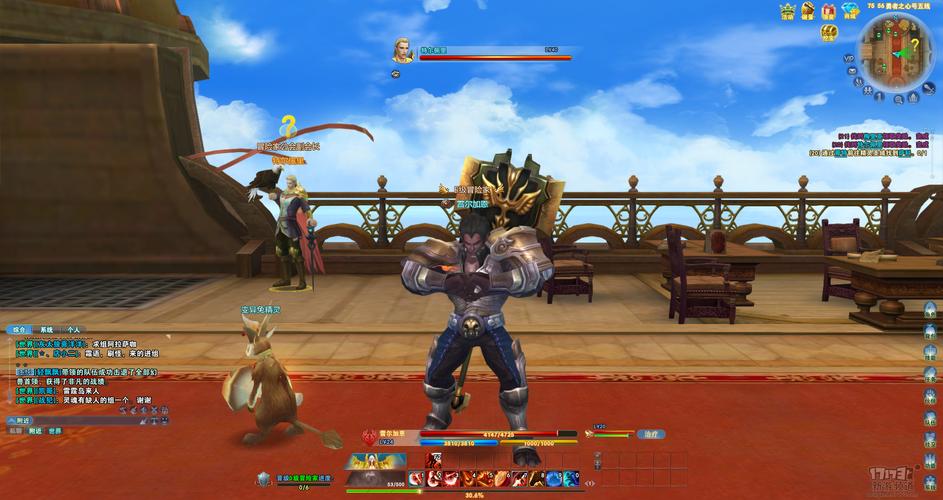Open the blonde winged character portrait panel
Image resolution: width=943 pixels, height=500 pixels.
pos(375,462)
